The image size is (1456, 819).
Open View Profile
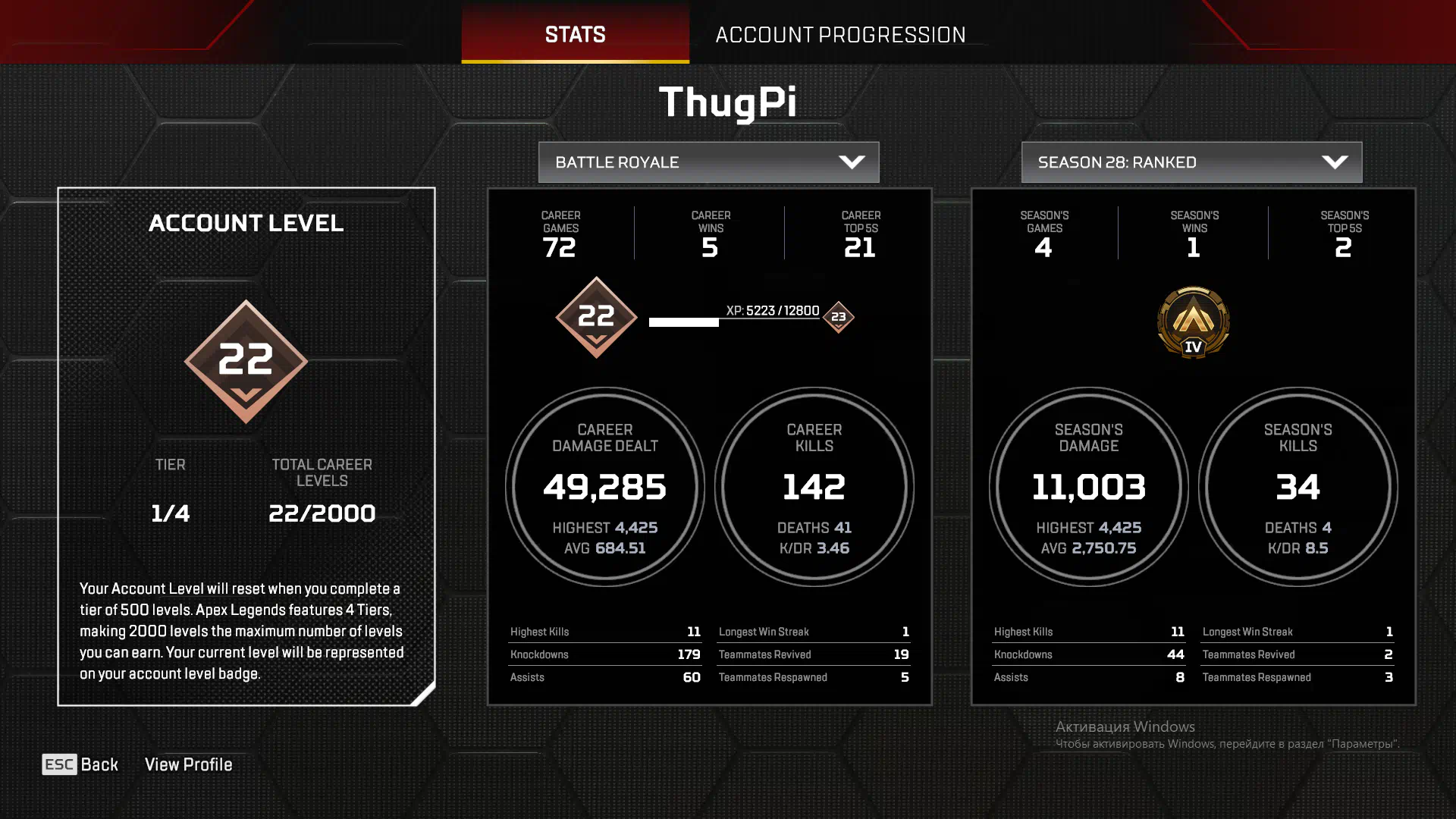[x=188, y=764]
